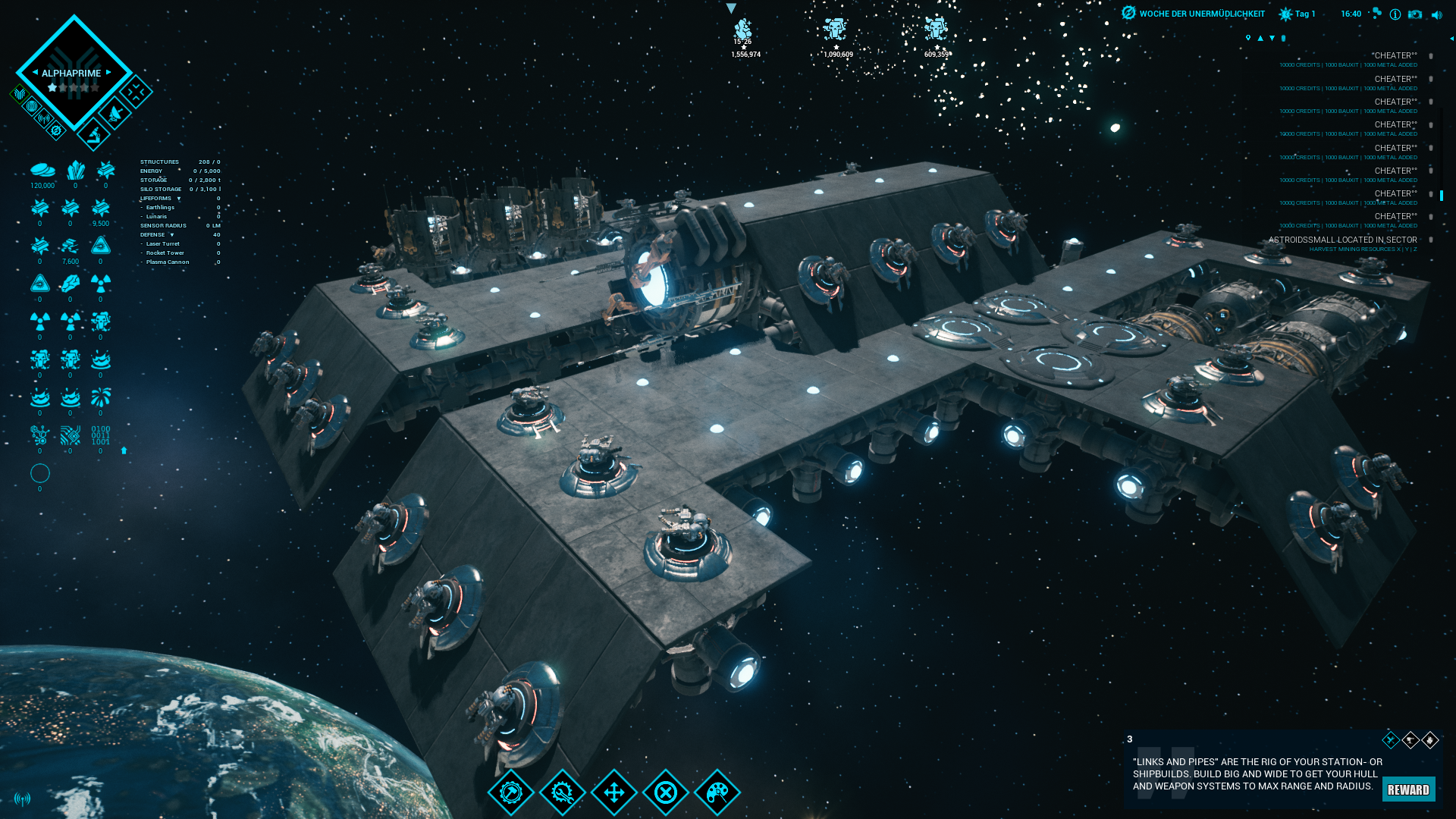Toggle the sound speaker icon
1456x819 pixels.
(1436, 14)
